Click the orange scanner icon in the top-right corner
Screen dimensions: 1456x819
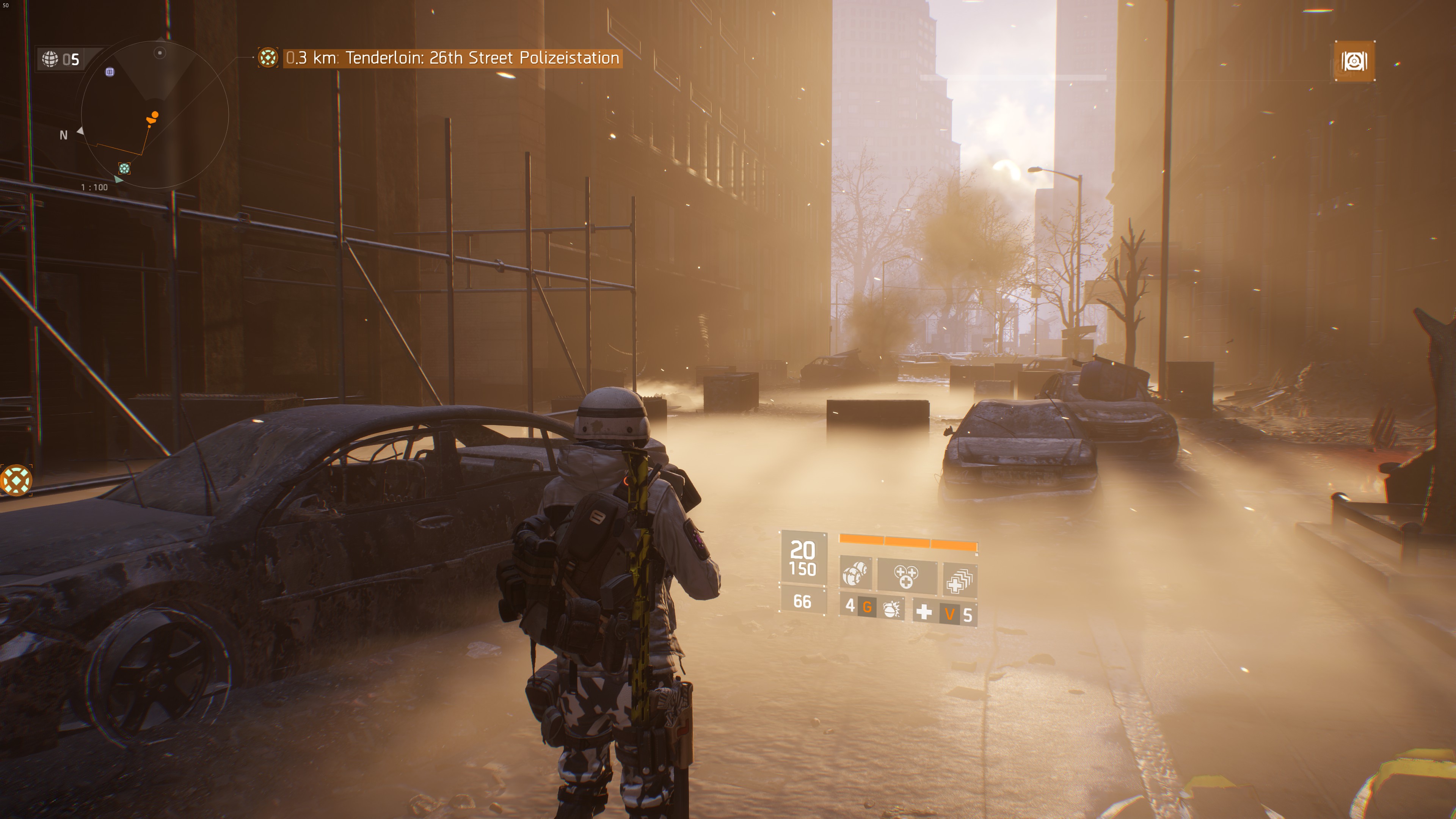coord(1354,61)
